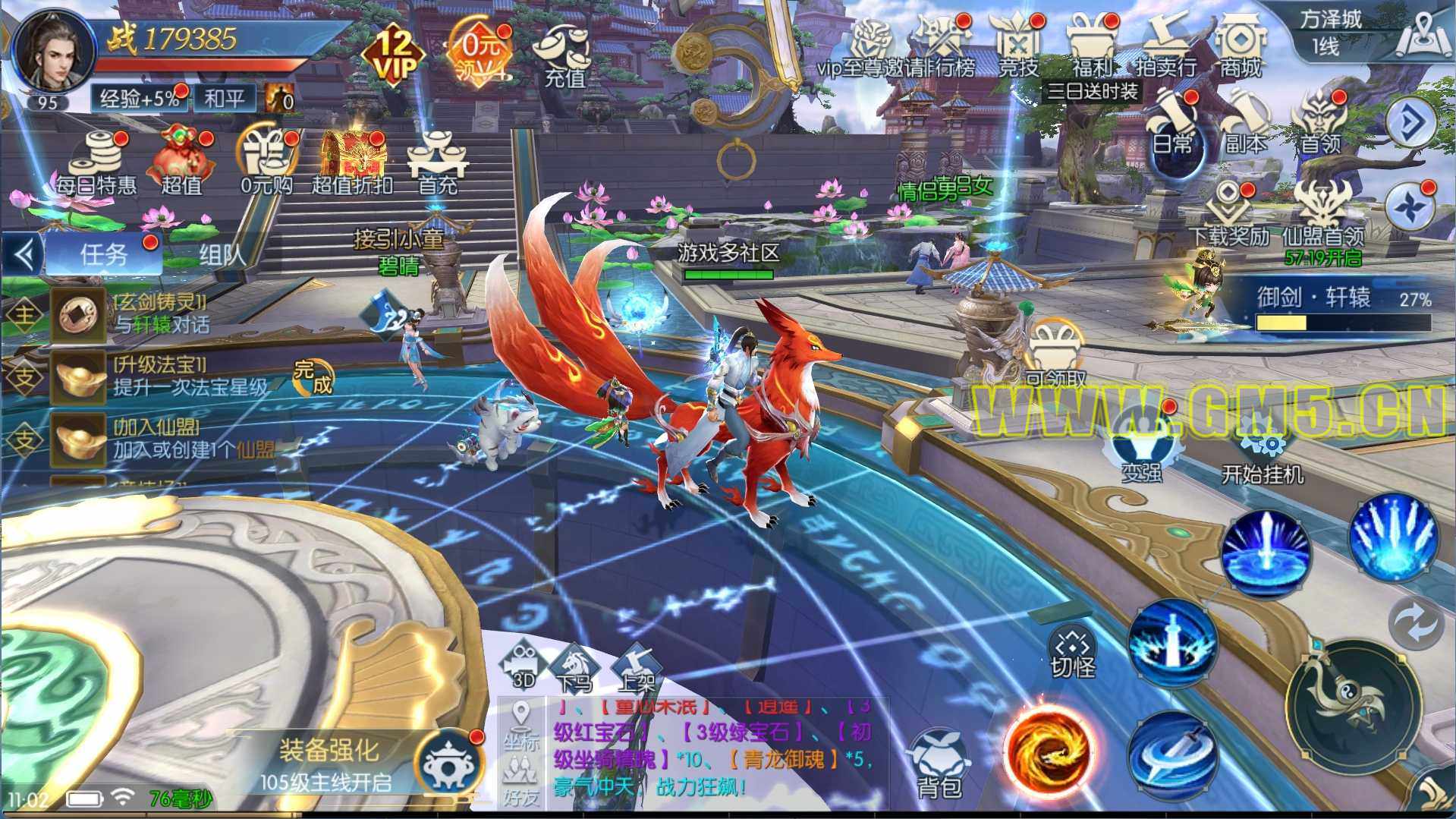Open the 变强 power-up guide
The height and width of the screenshot is (819, 1456).
point(1142,452)
